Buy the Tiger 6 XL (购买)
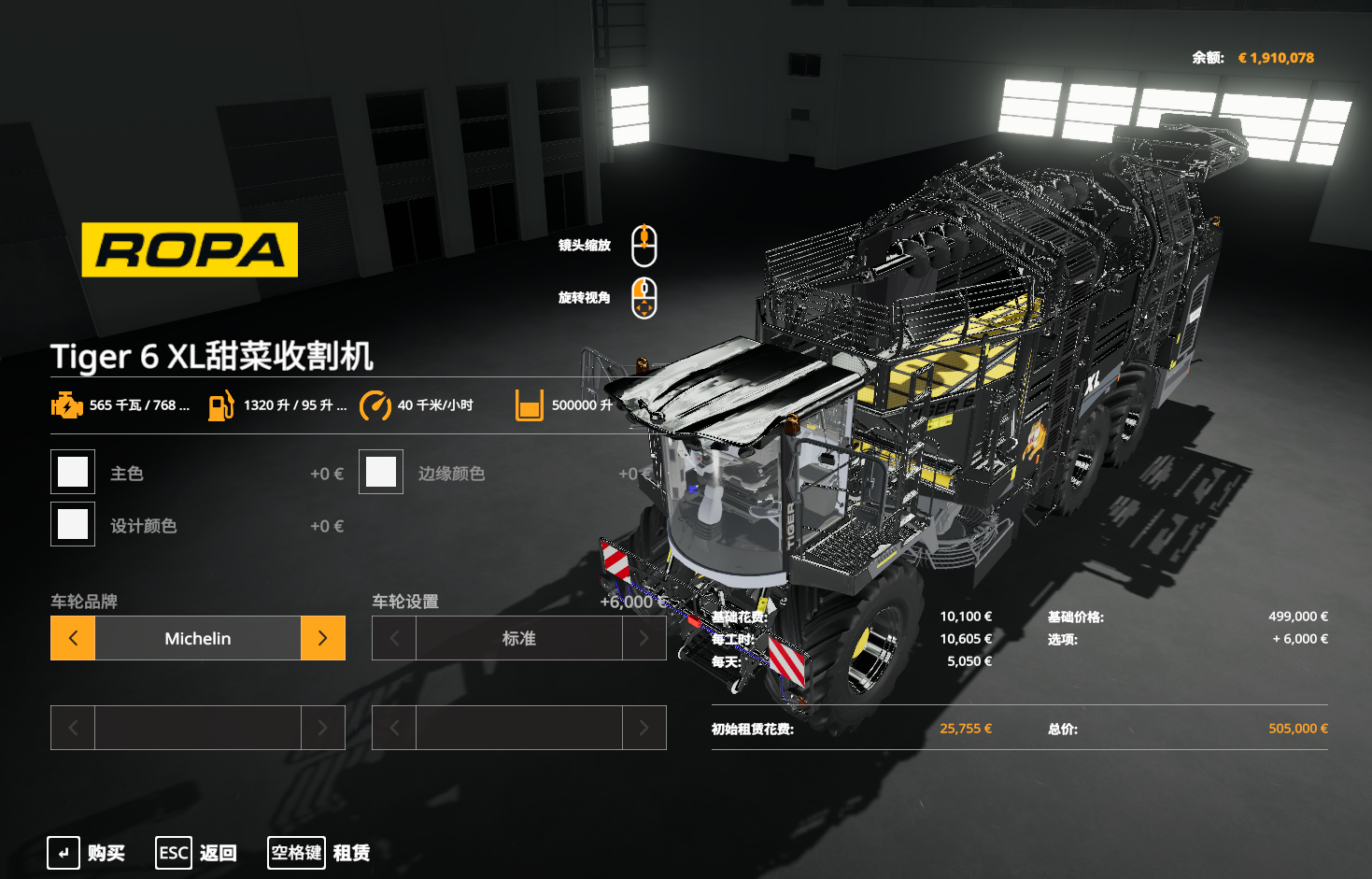Image resolution: width=1372 pixels, height=879 pixels. coord(87,853)
